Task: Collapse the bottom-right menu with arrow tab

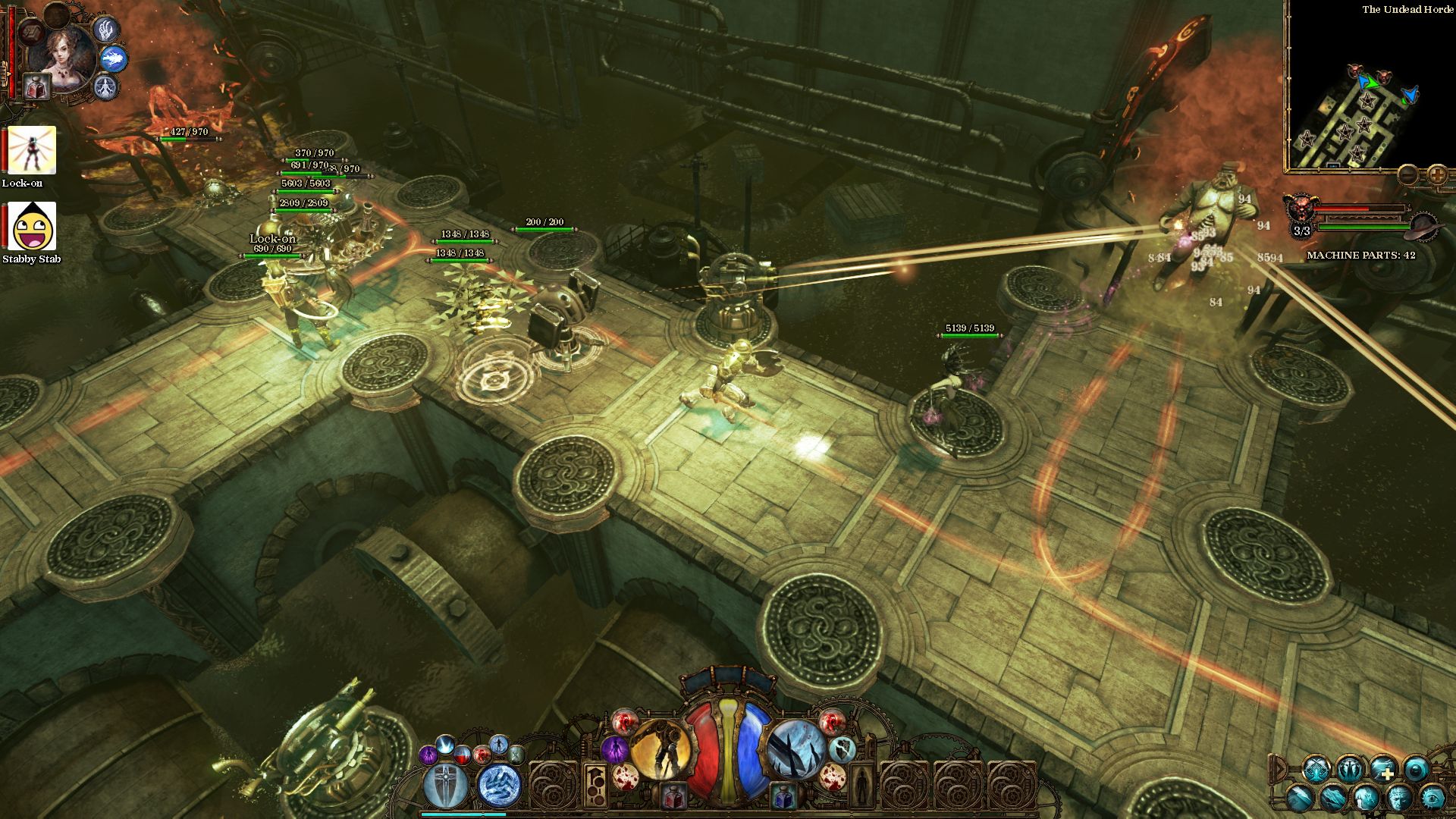Action: (1279, 769)
